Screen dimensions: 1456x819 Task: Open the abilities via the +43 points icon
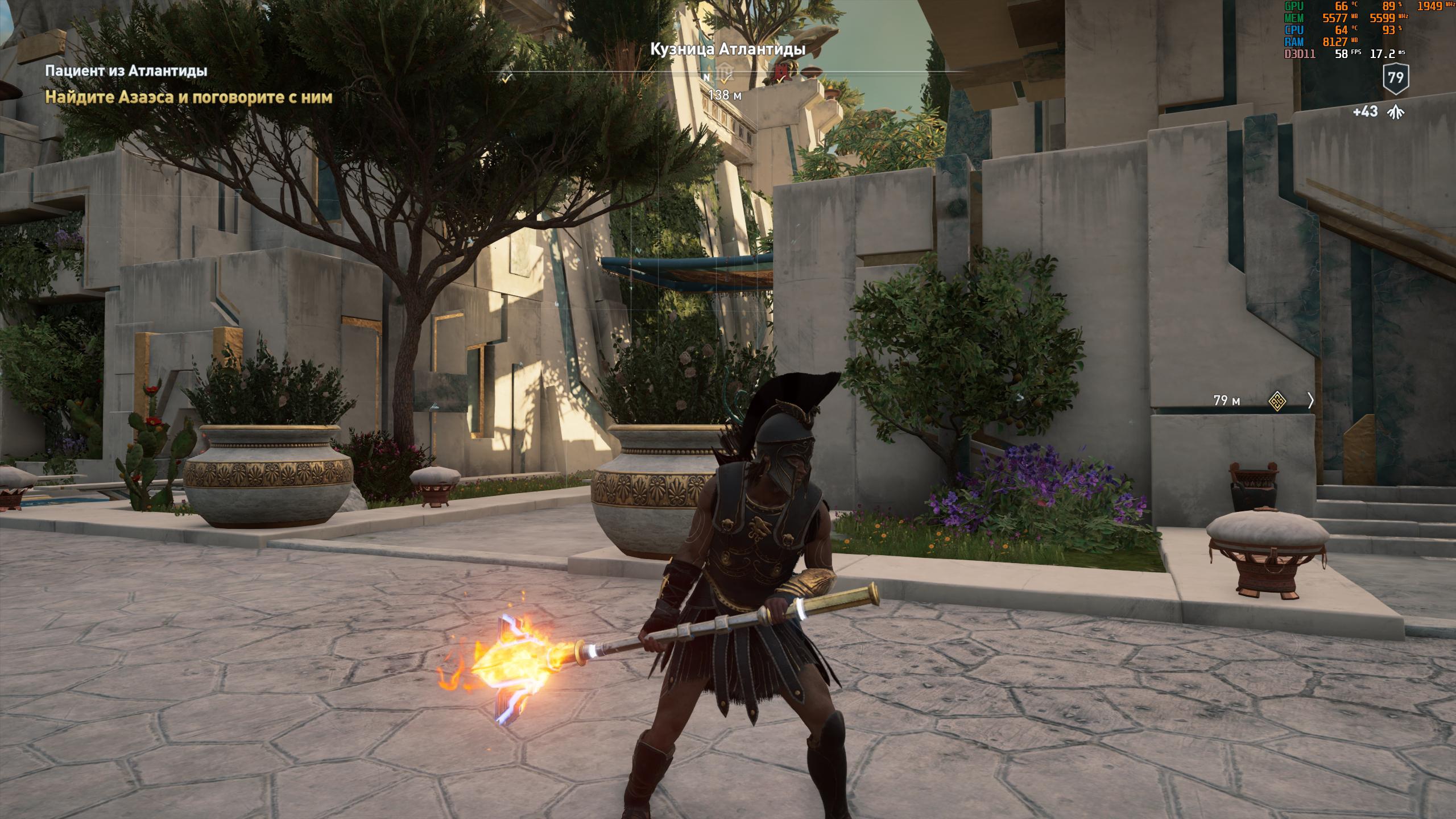(1395, 112)
